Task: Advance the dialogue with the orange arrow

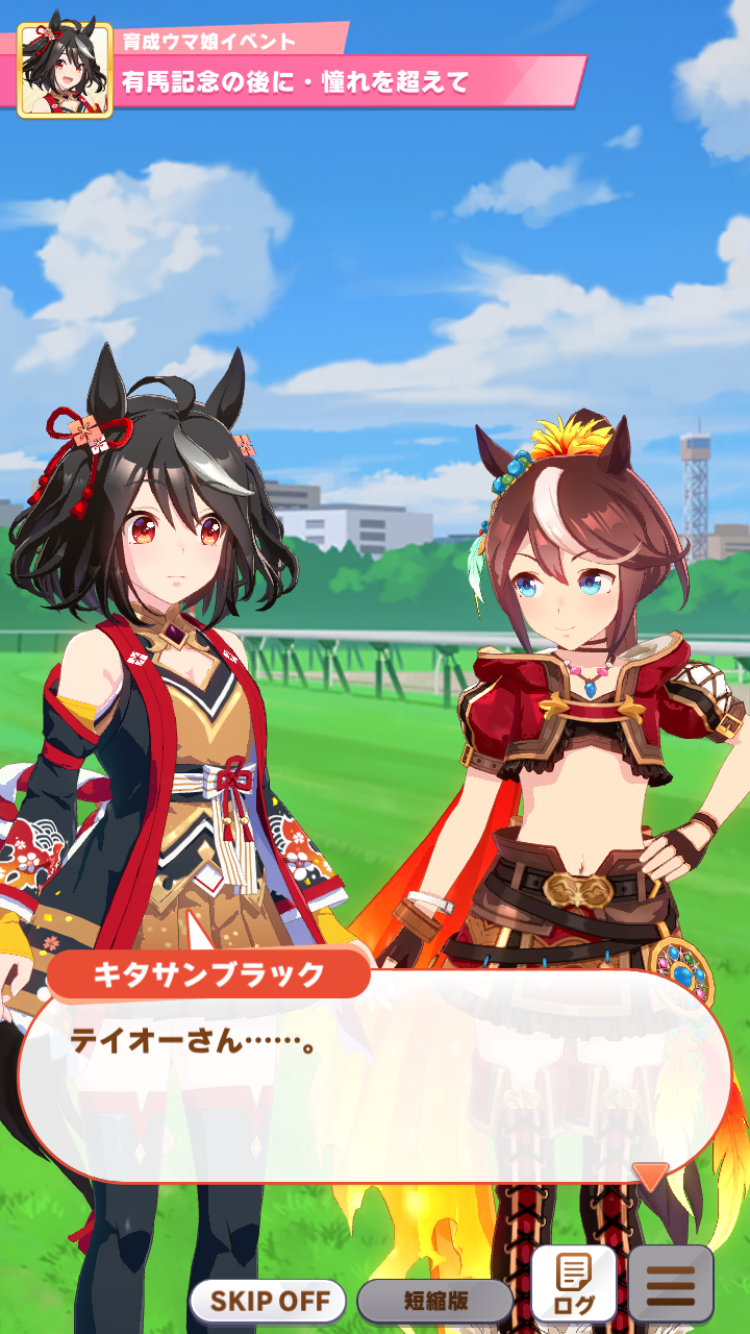Action: [651, 1175]
